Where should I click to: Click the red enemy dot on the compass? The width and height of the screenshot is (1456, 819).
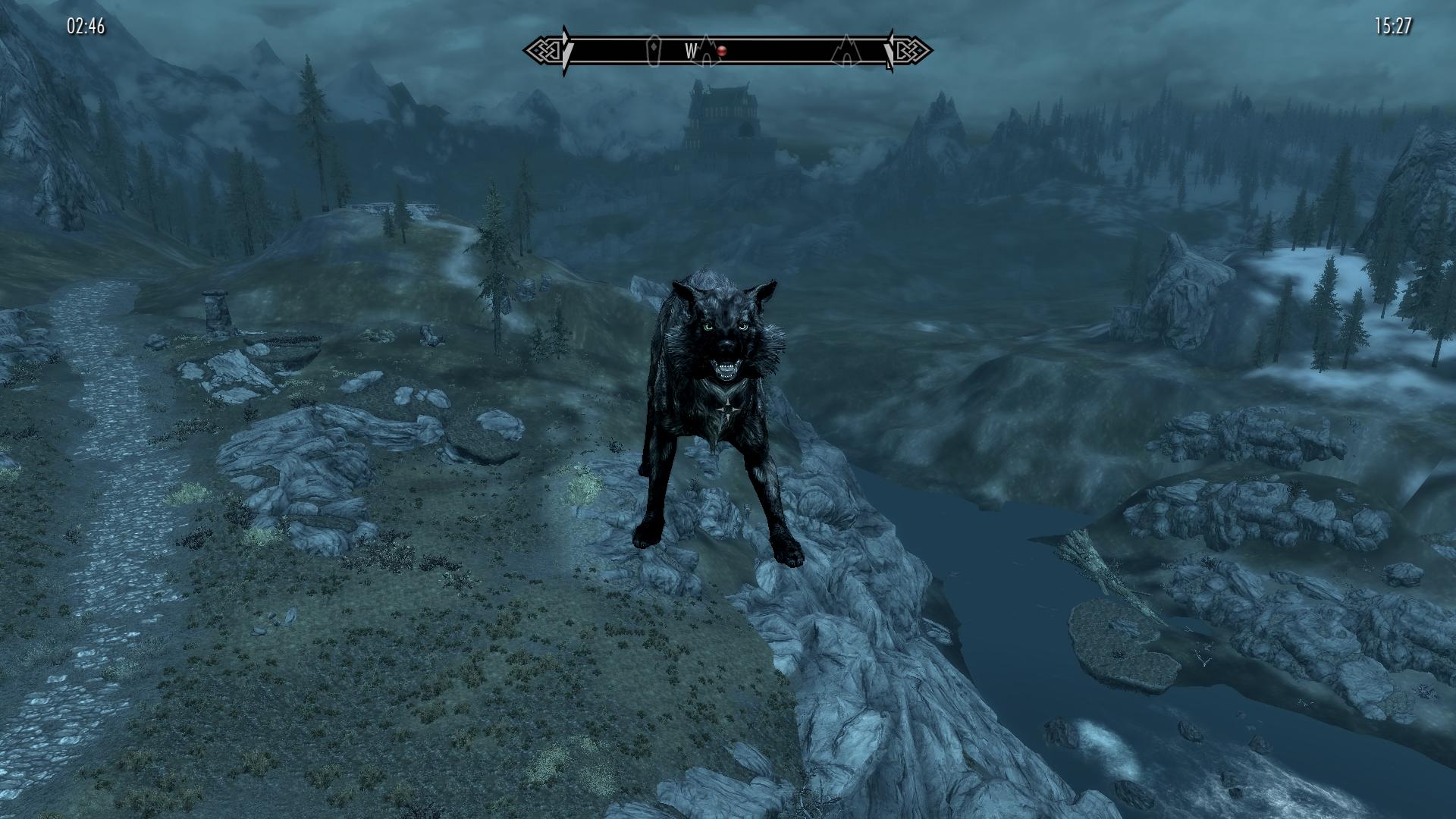[x=721, y=50]
